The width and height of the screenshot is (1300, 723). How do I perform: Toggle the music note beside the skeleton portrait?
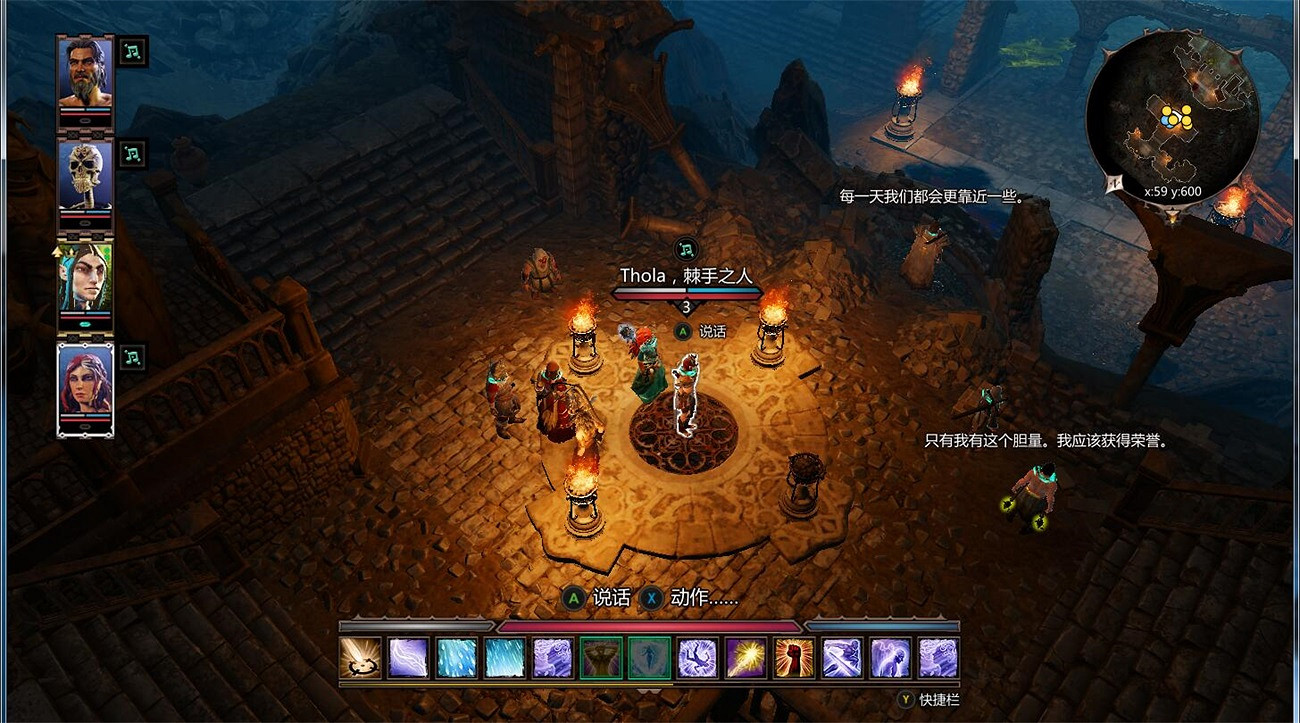click(131, 154)
